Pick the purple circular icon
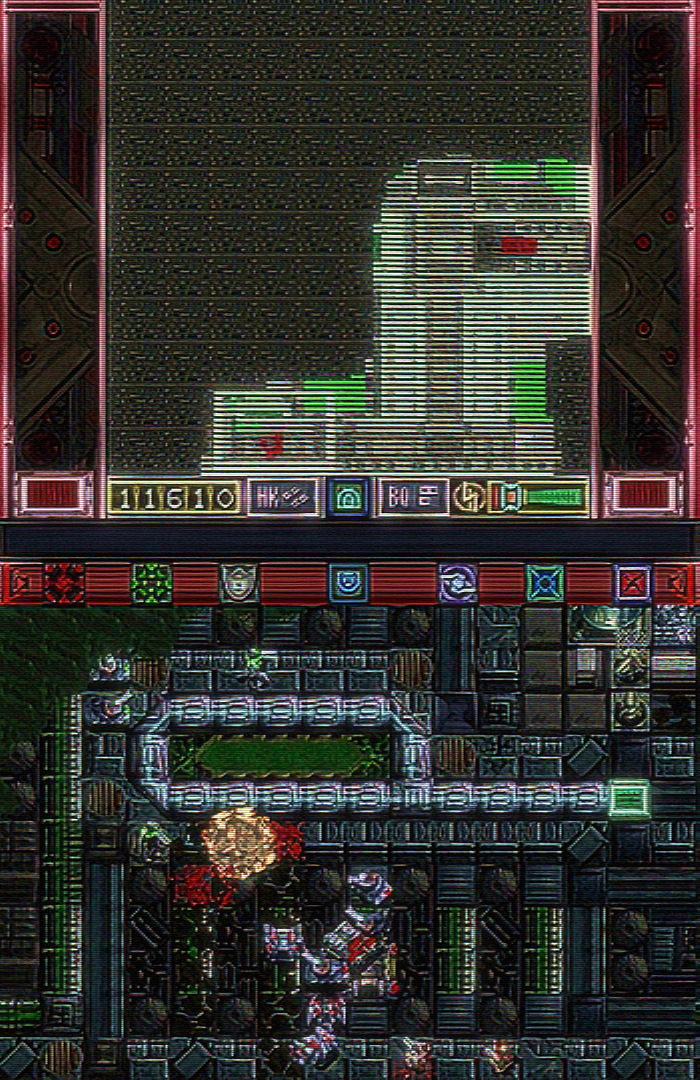700x1080 pixels. pyautogui.click(x=458, y=582)
